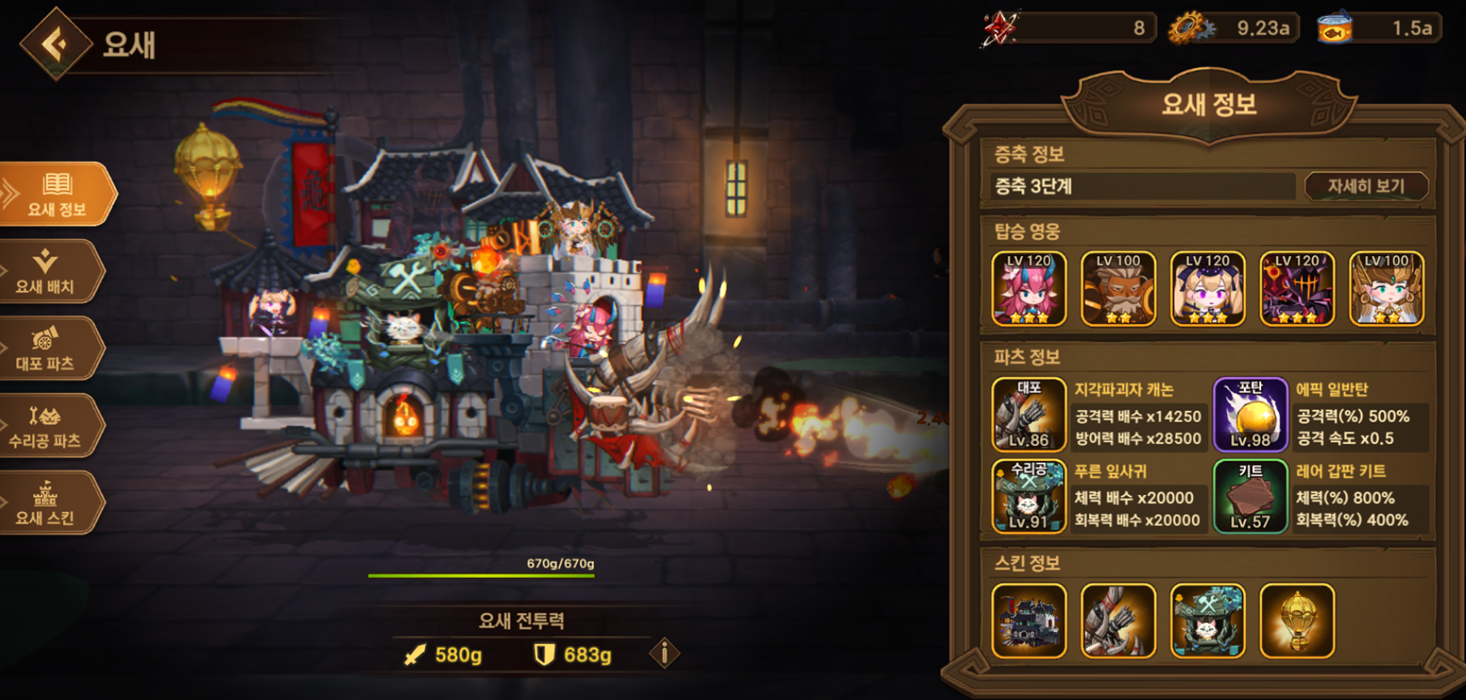Choose the blonde green-eyed hero portrait
Screen dimensions: 1466x700
pyautogui.click(x=1386, y=288)
